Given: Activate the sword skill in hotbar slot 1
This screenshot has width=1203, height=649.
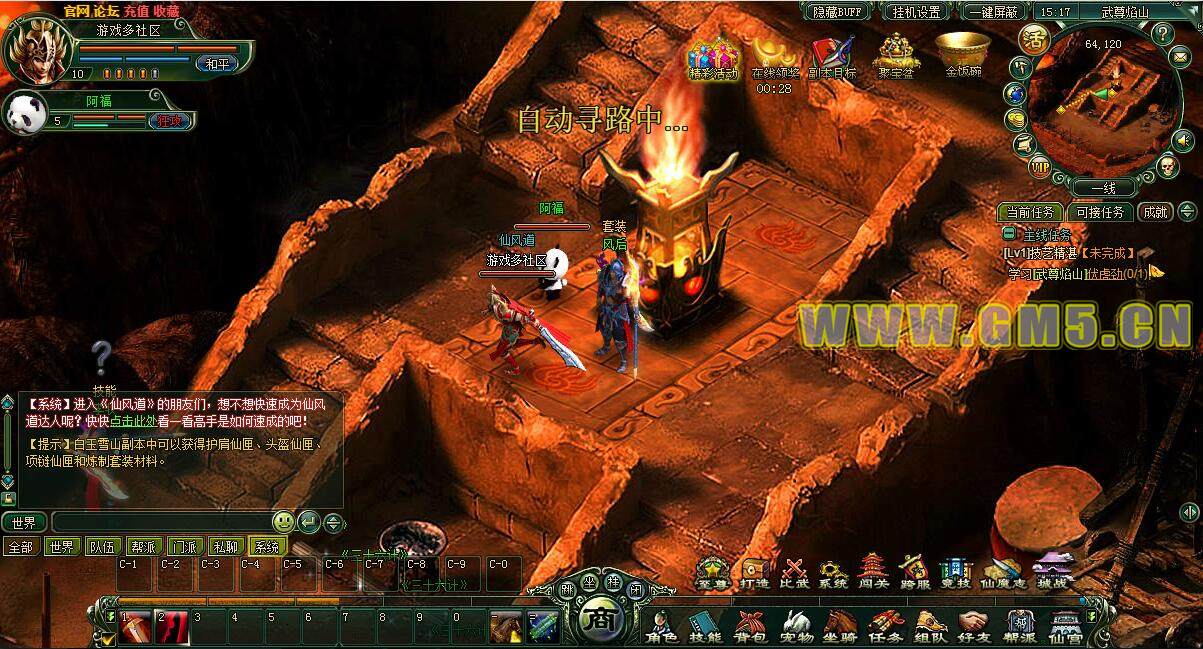Looking at the screenshot, I should [x=136, y=627].
